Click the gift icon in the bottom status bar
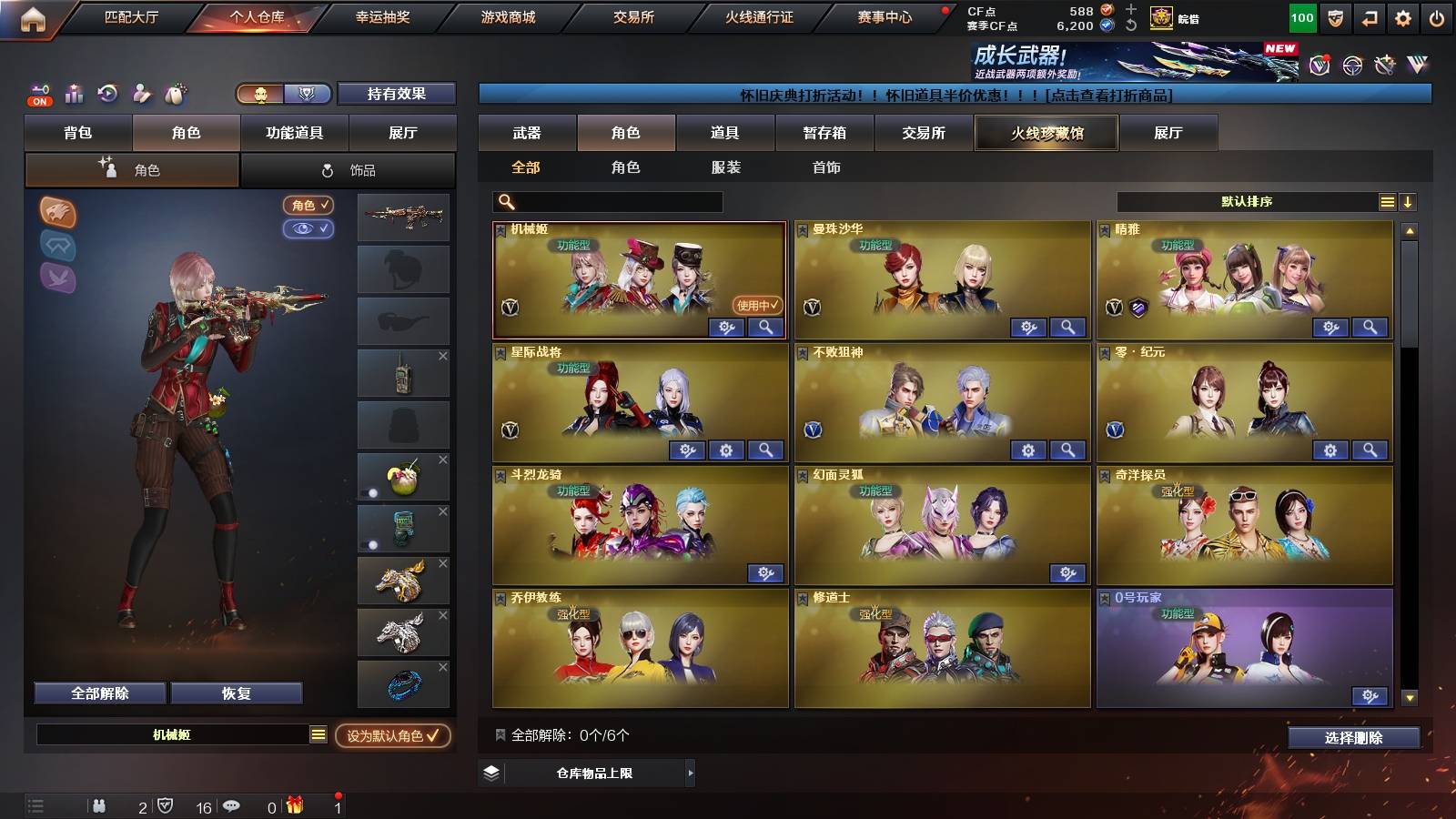Viewport: 1456px width, 819px height. pyautogui.click(x=294, y=804)
